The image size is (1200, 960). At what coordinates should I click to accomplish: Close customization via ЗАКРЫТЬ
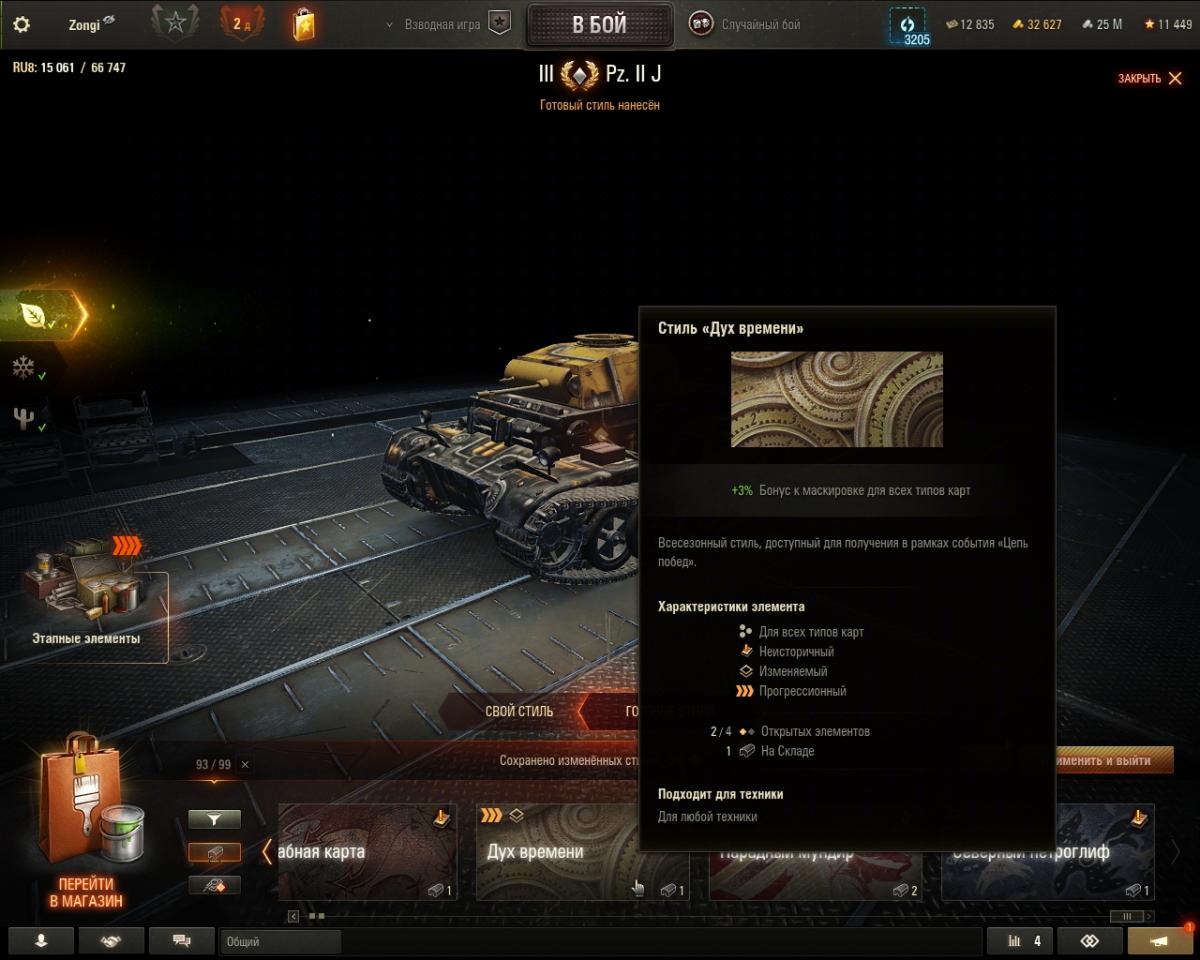(x=1150, y=78)
